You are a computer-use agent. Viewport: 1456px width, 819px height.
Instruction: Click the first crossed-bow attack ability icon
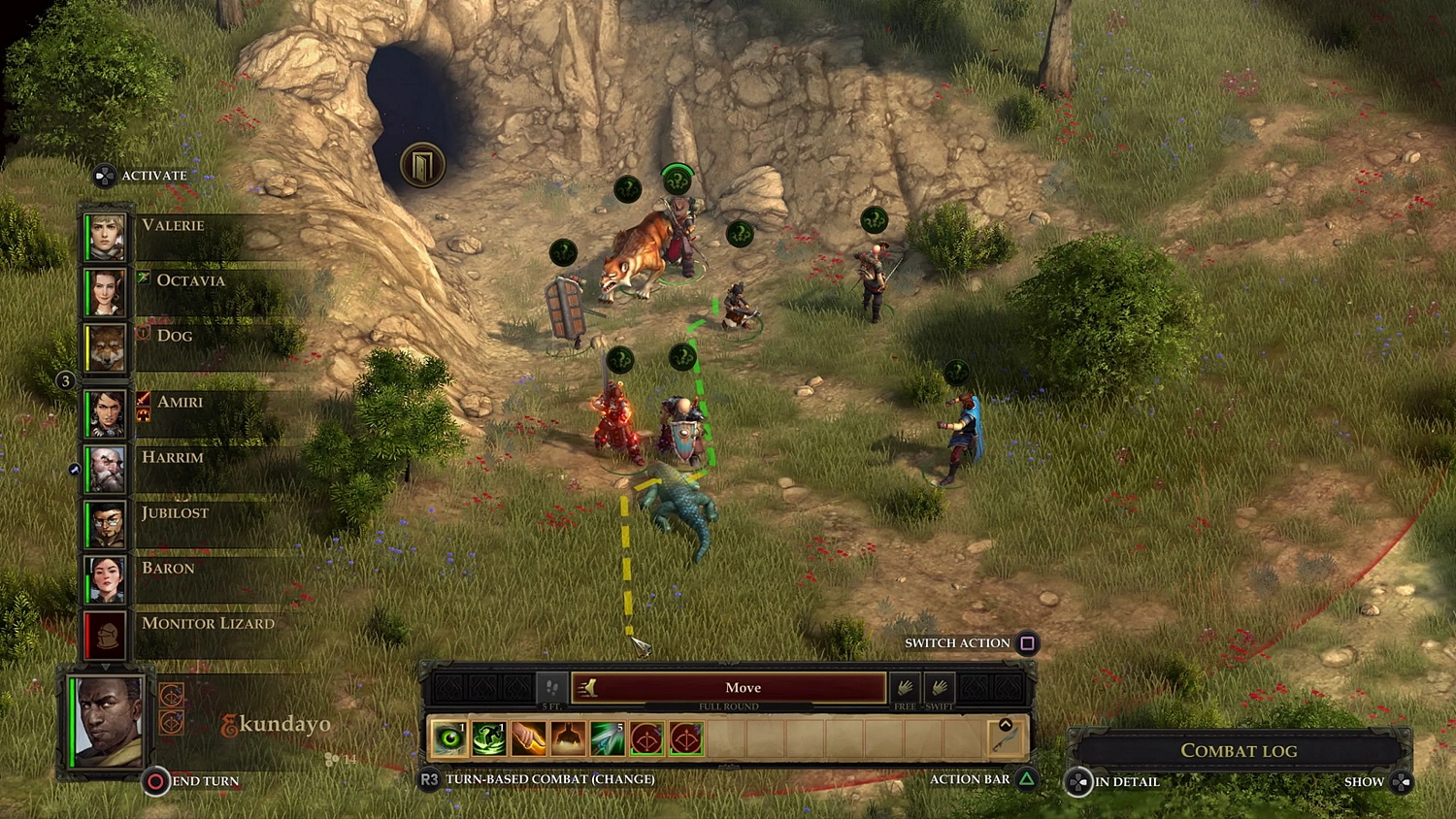pyautogui.click(x=646, y=738)
